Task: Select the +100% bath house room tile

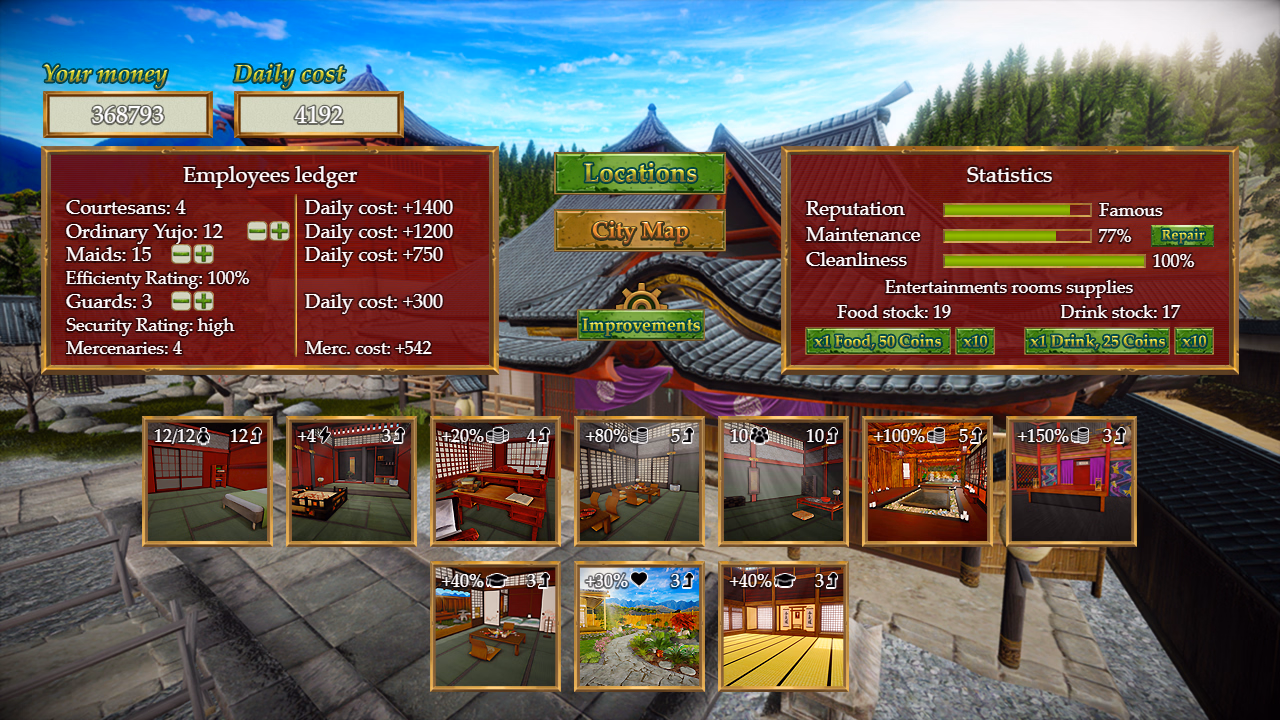Action: tap(927, 481)
